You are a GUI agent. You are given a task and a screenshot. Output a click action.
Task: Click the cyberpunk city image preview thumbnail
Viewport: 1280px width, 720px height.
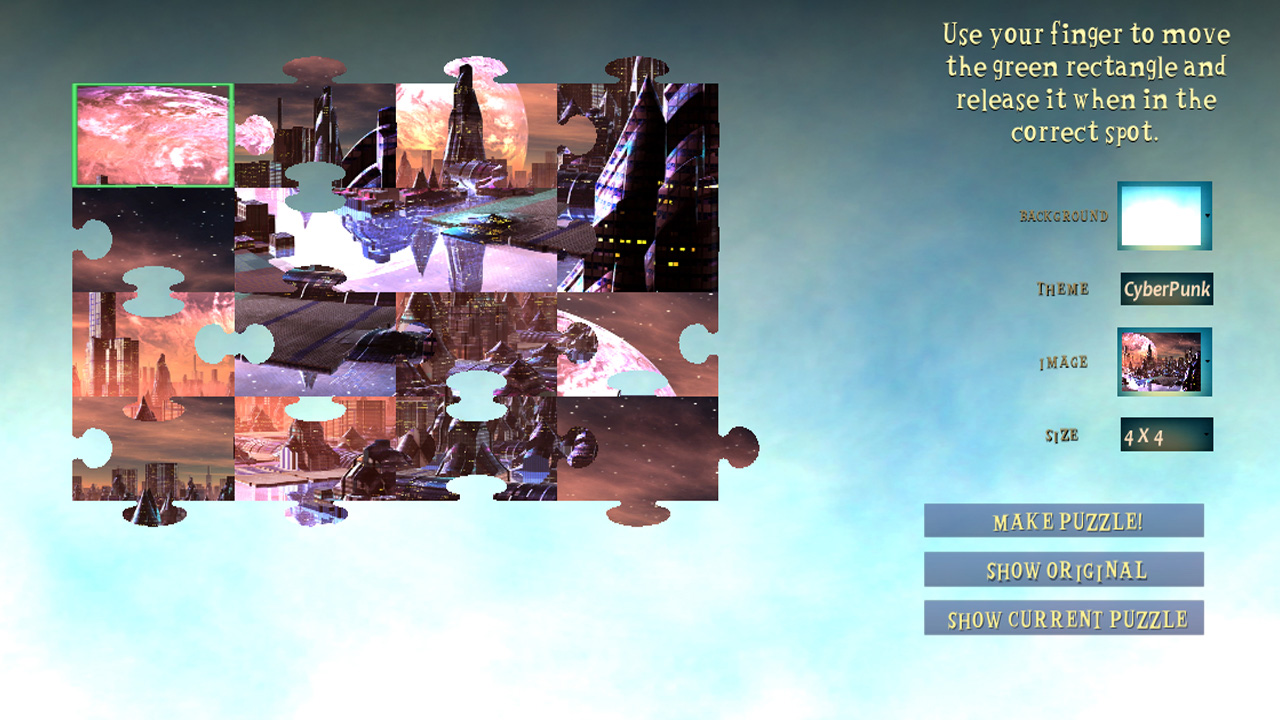click(1163, 362)
